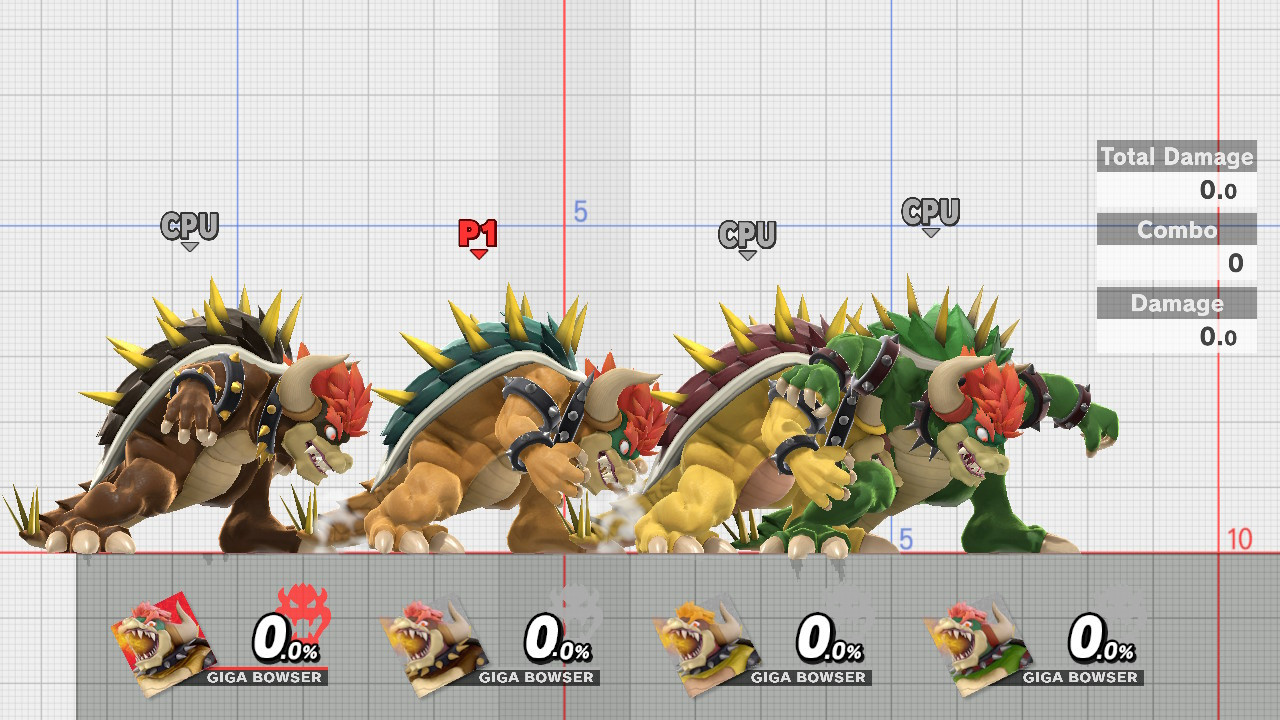The height and width of the screenshot is (720, 1280).
Task: Toggle the Combo counter display
Action: pos(1176,230)
